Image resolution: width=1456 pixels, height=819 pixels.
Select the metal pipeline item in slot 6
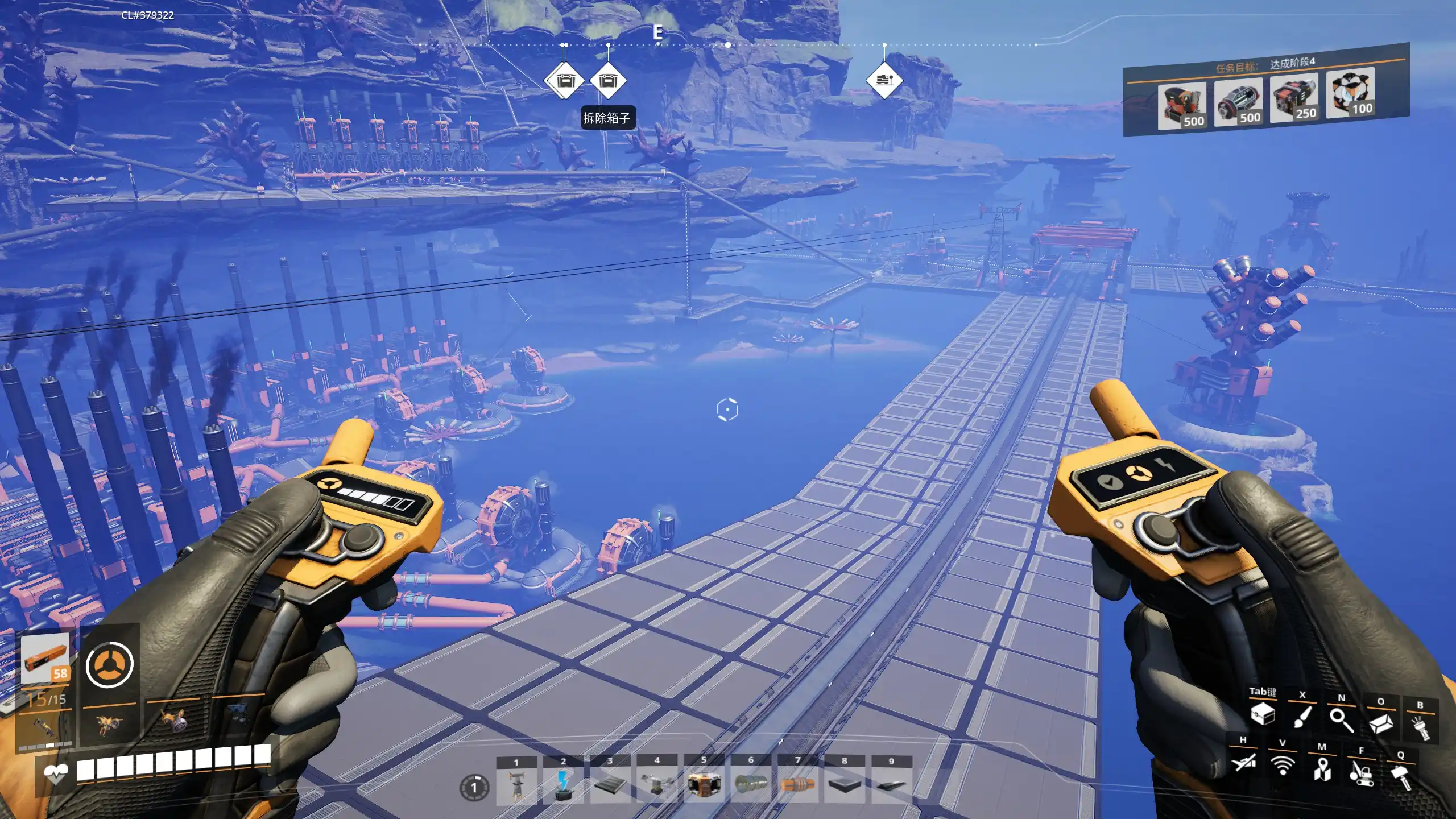point(751,786)
